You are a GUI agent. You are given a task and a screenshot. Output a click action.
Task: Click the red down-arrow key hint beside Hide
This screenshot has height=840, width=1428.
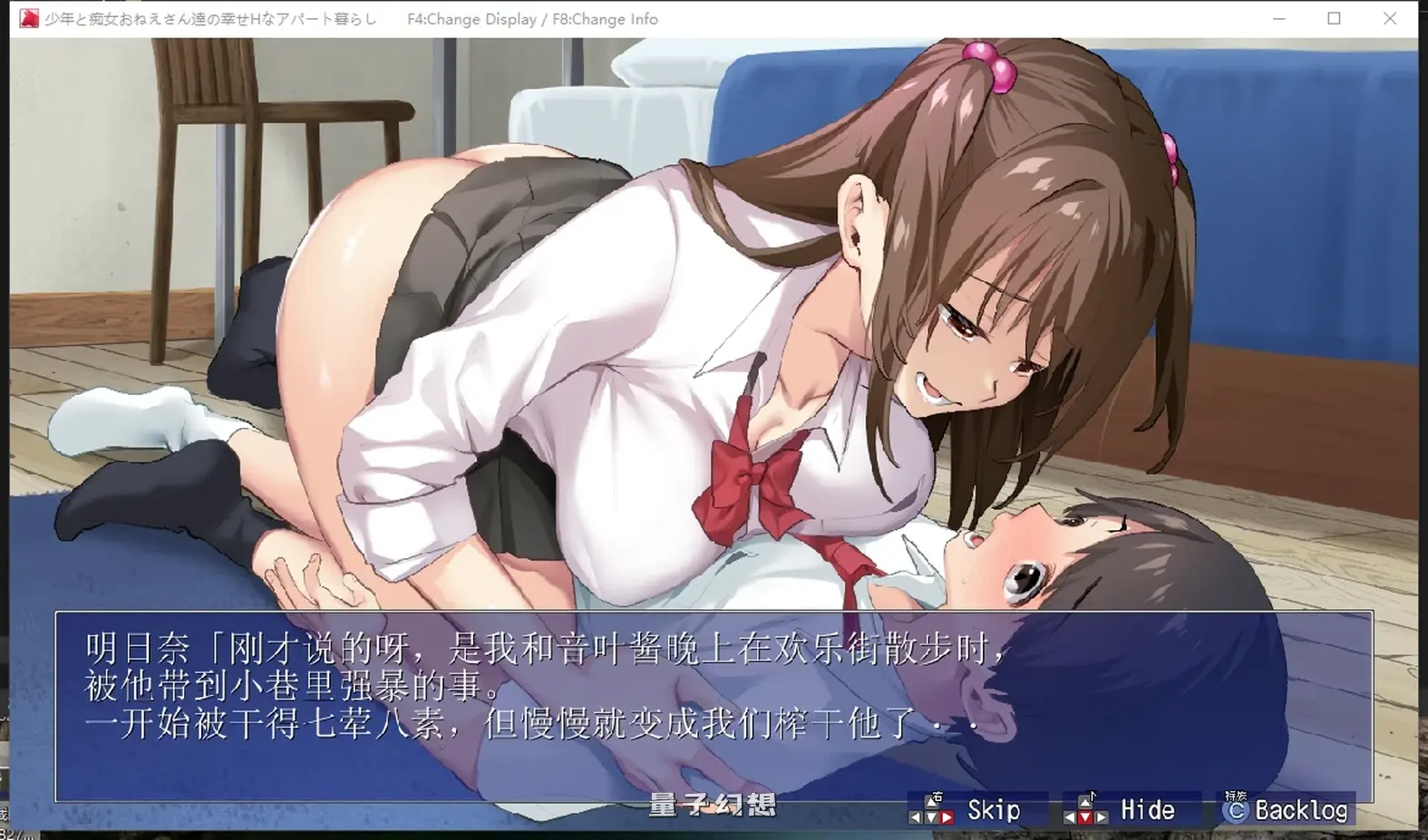tap(1084, 816)
